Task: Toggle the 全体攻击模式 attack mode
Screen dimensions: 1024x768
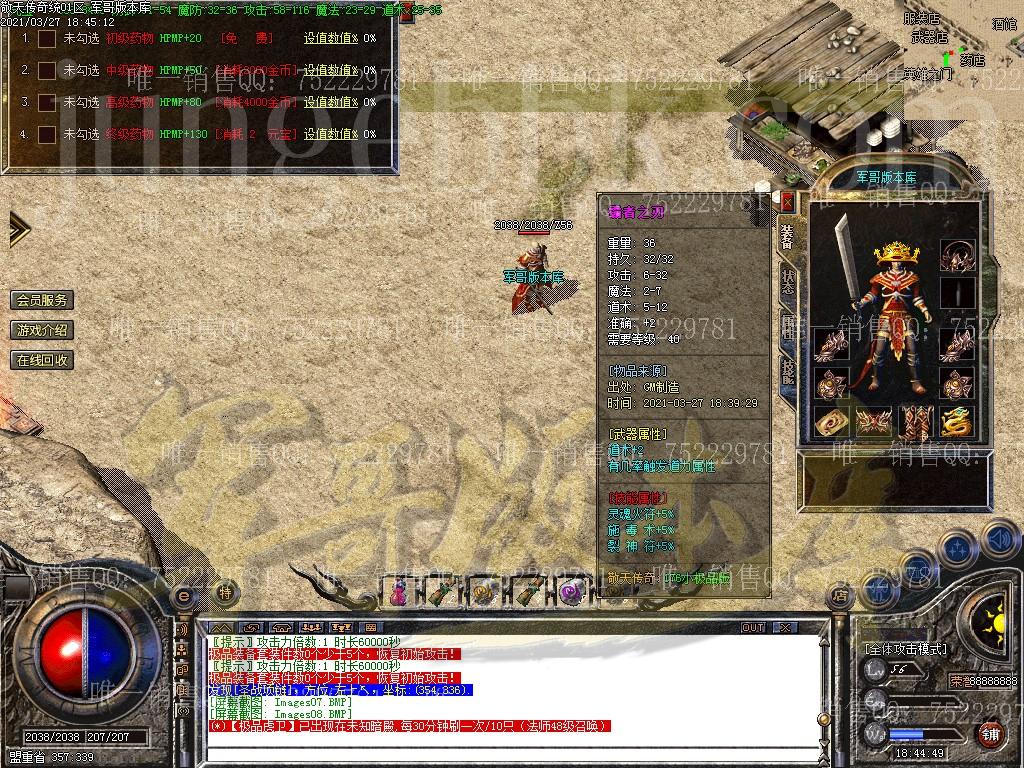Action: pos(906,649)
